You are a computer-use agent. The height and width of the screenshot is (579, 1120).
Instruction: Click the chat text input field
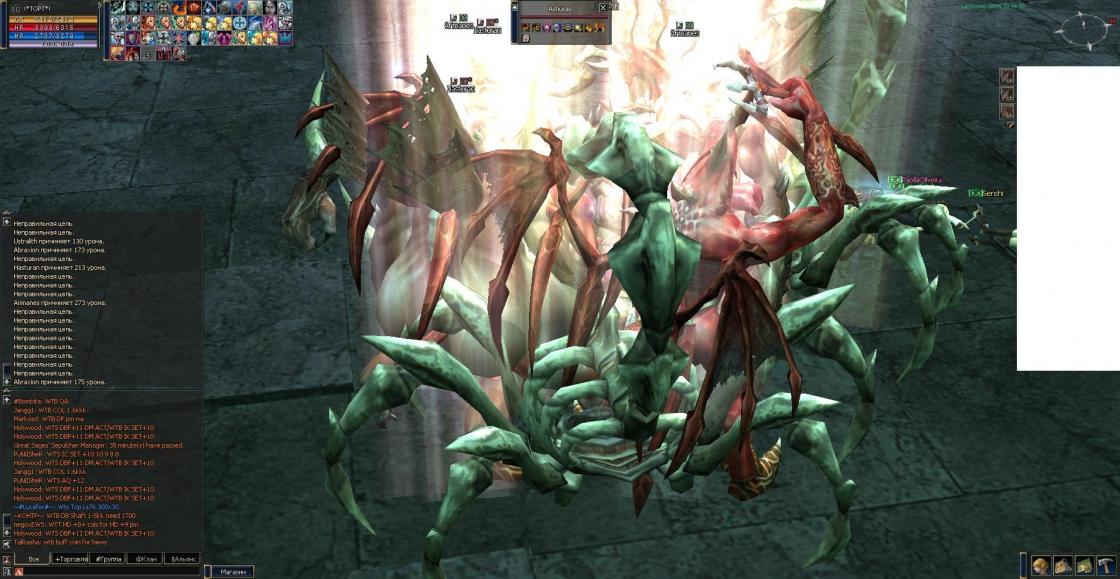(110, 572)
